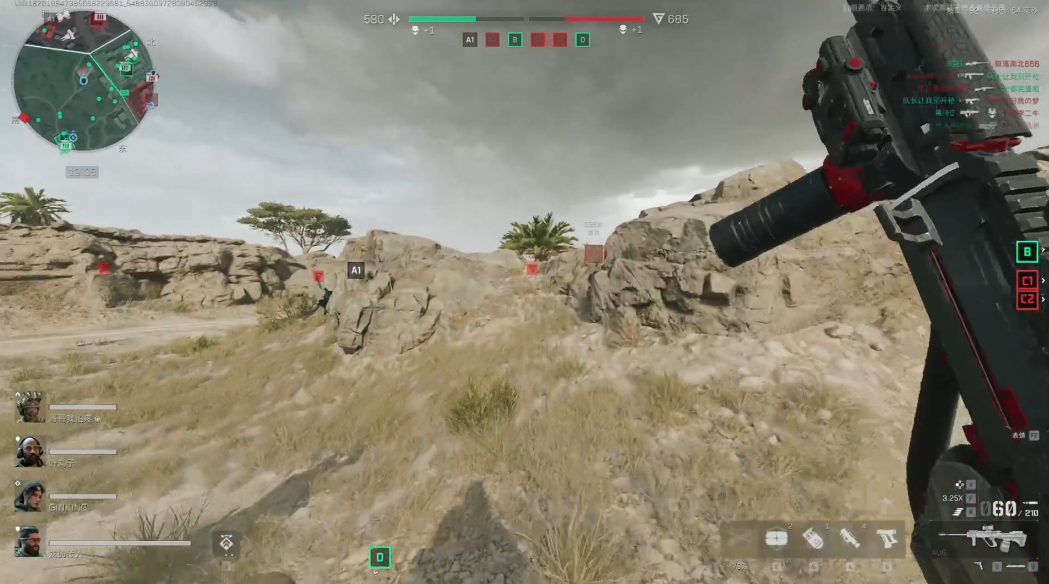This screenshot has height=584, width=1049.
Task: Click GINKING's squad member portrait
Action: click(29, 496)
